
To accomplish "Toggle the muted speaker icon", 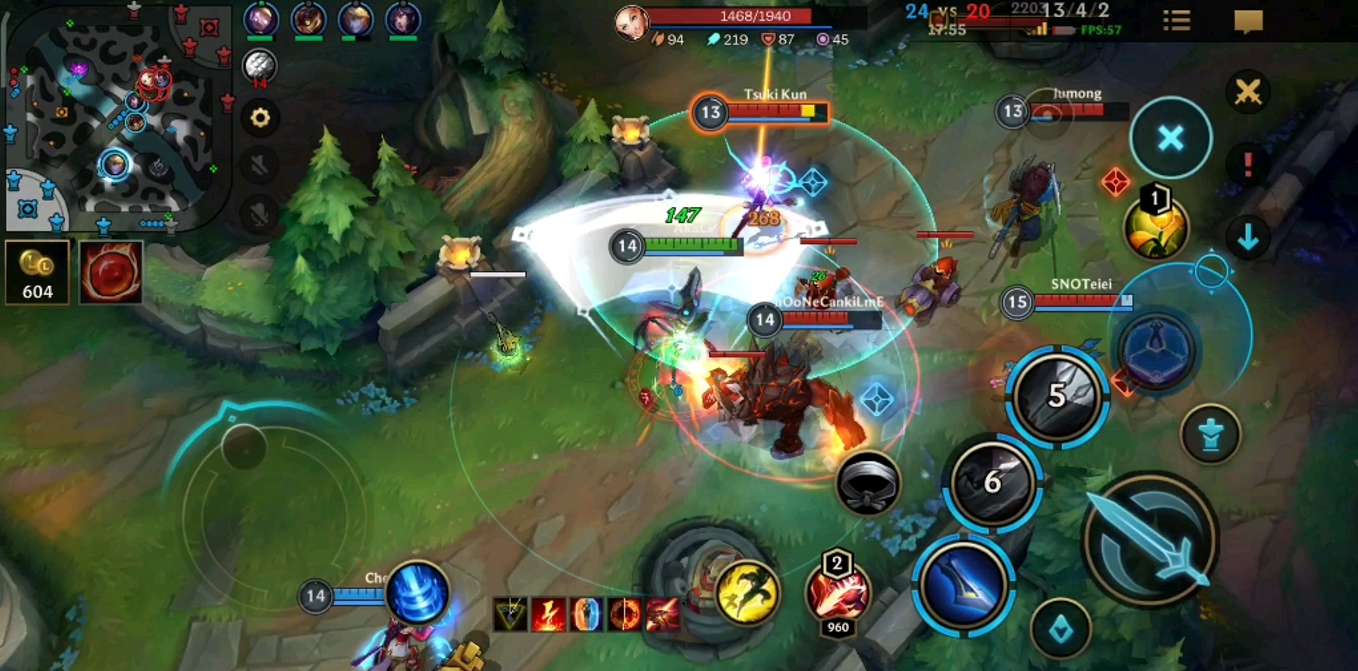I will click(260, 165).
